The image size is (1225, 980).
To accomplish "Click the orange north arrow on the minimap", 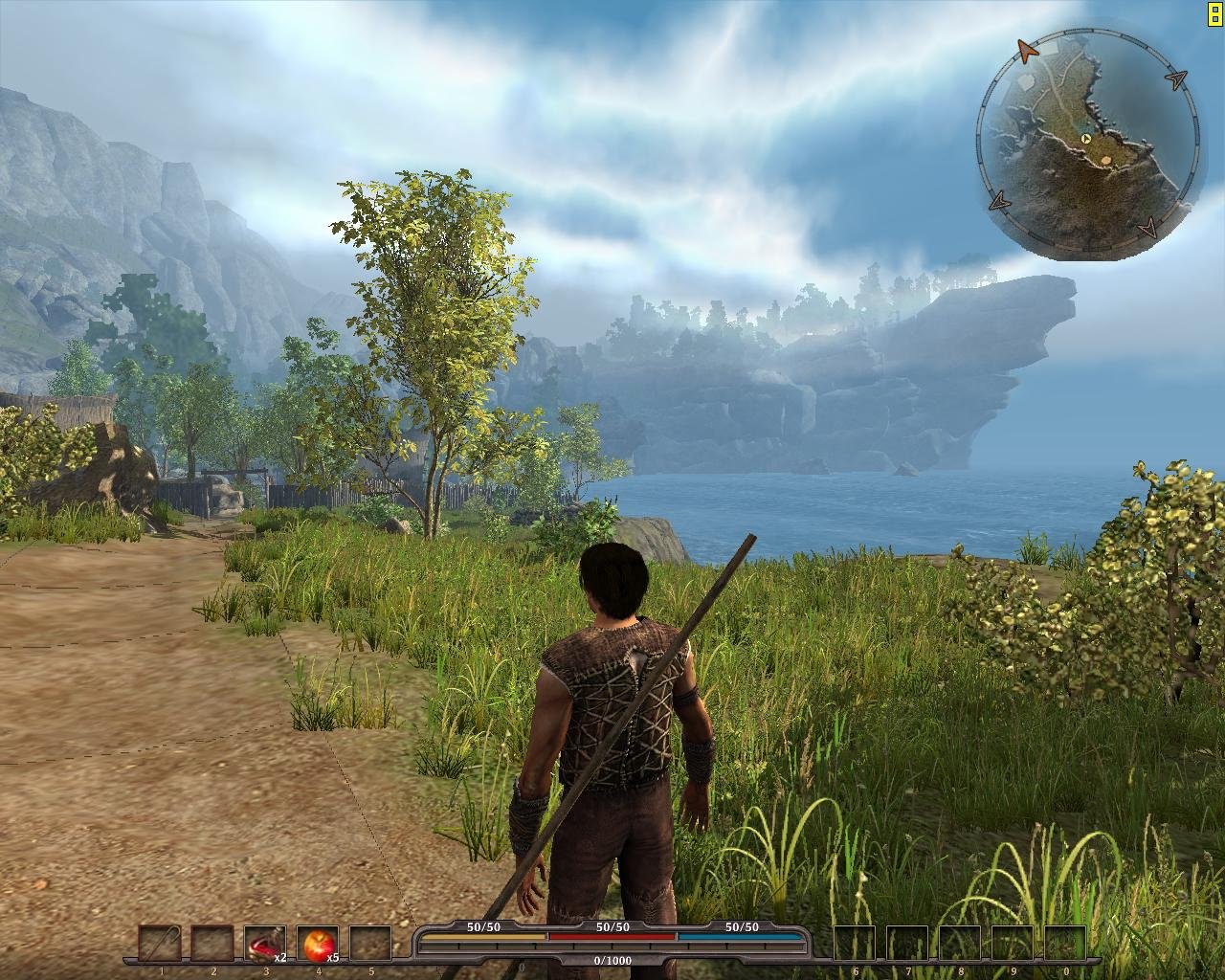I will click(x=1027, y=48).
